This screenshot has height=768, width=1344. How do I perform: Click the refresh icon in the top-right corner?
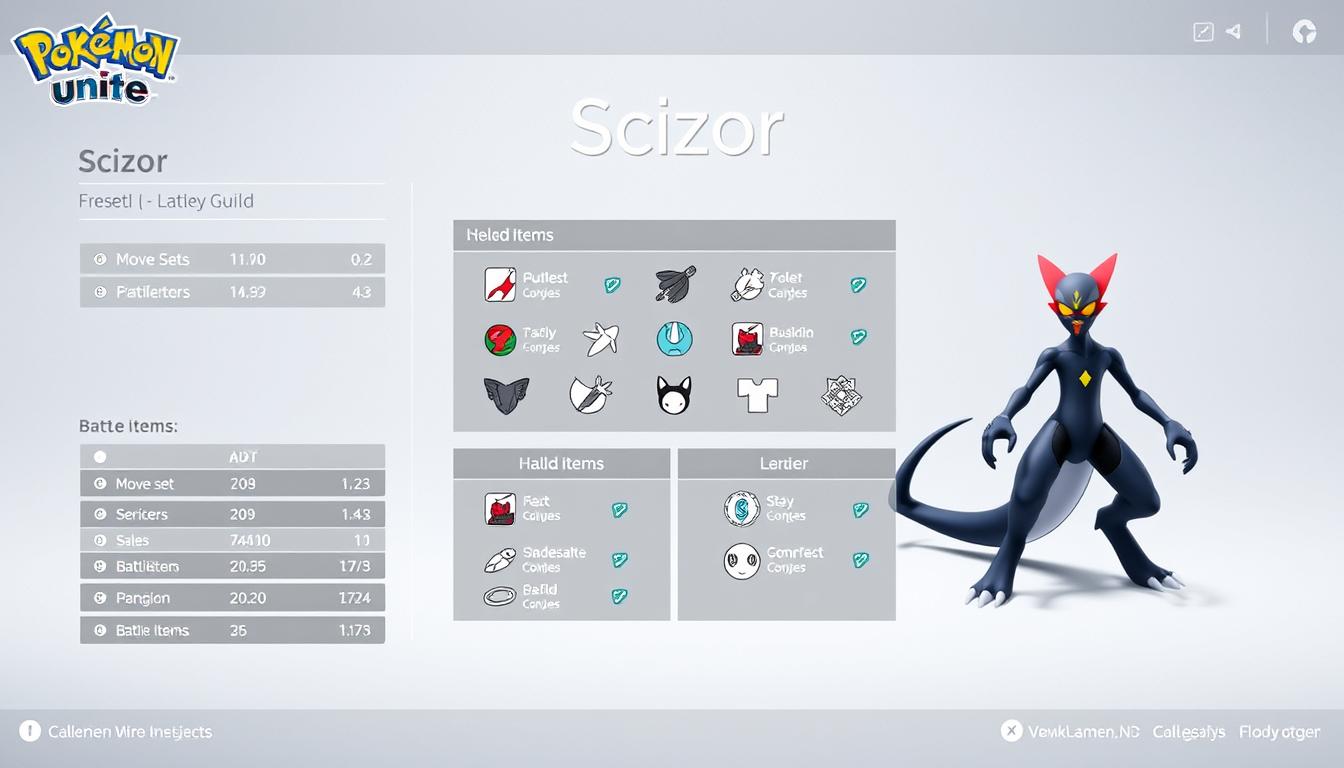1305,31
